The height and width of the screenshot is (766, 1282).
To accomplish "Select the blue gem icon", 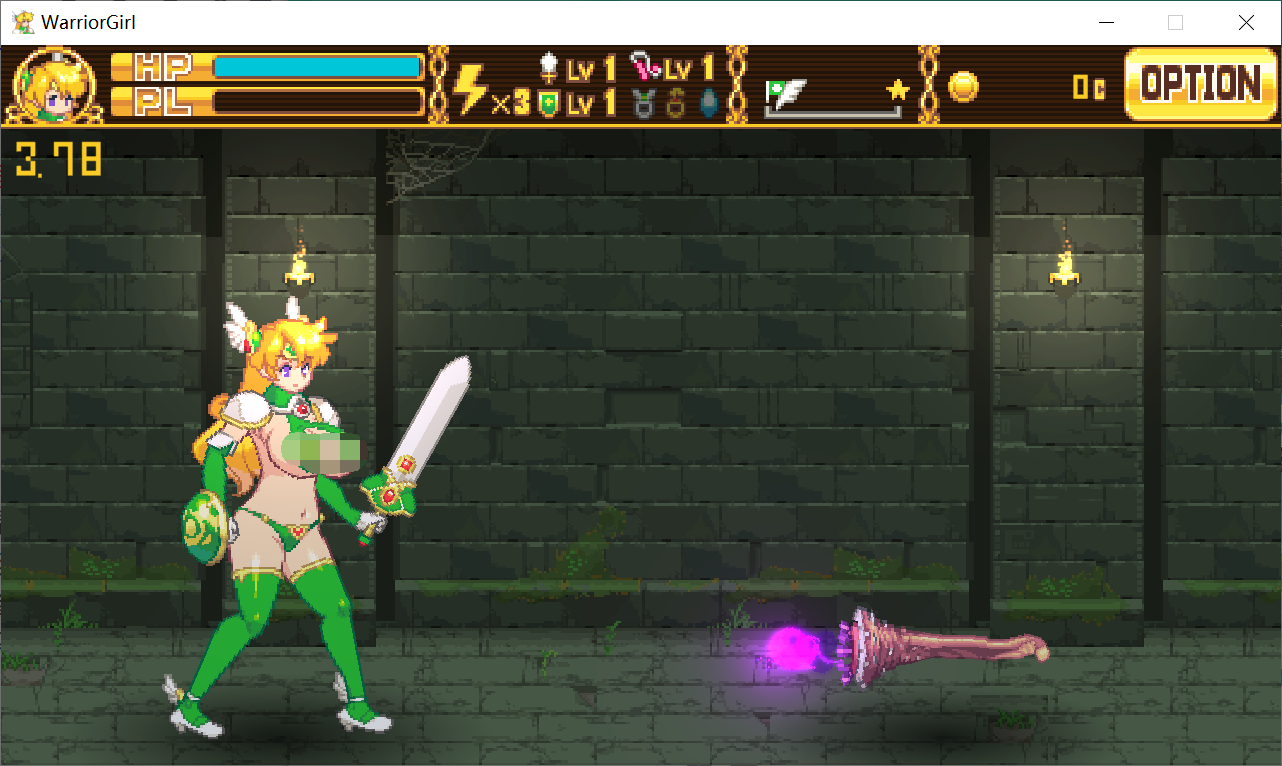I will [707, 100].
